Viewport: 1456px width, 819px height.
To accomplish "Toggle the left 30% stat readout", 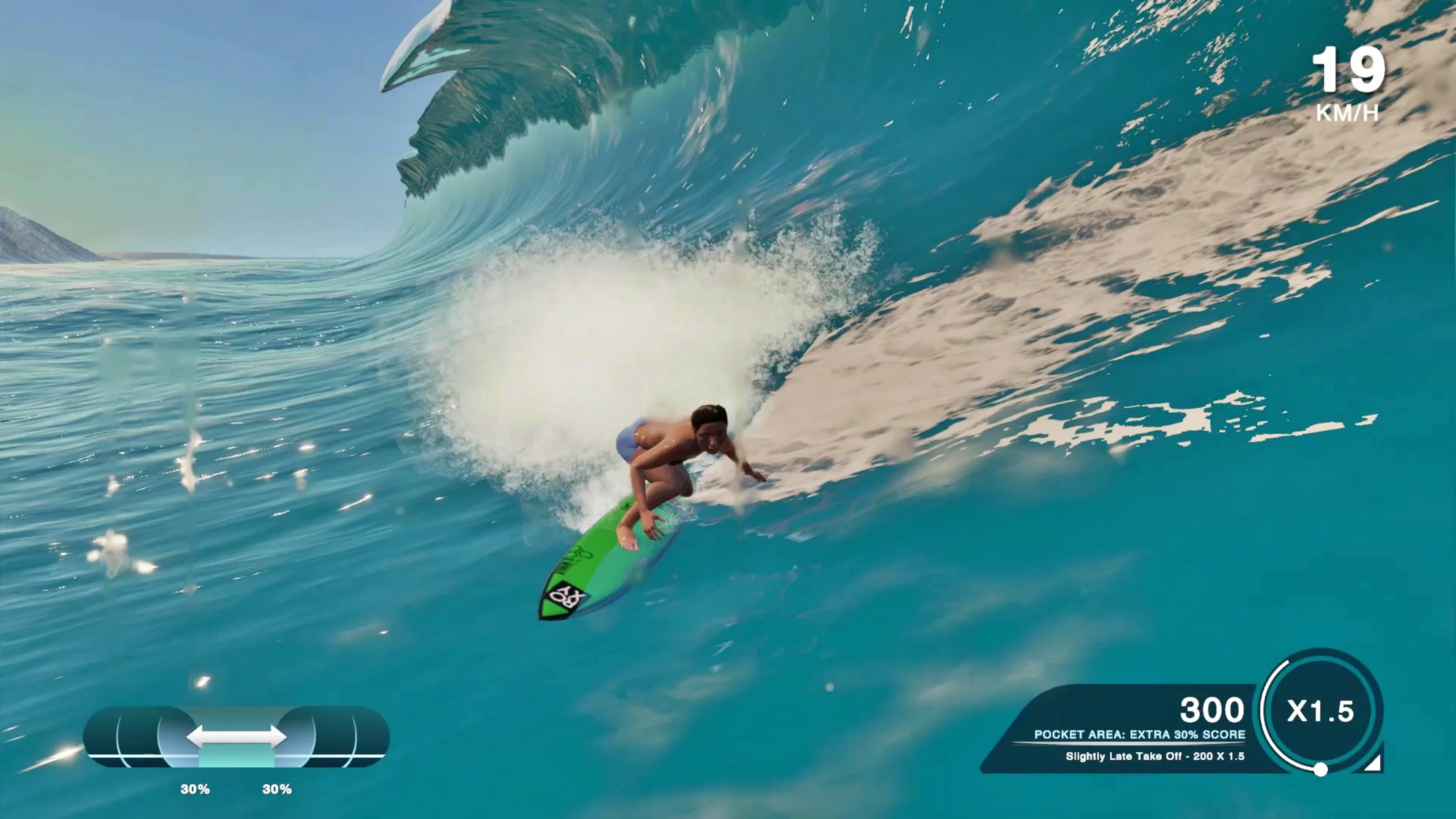I will coord(195,789).
